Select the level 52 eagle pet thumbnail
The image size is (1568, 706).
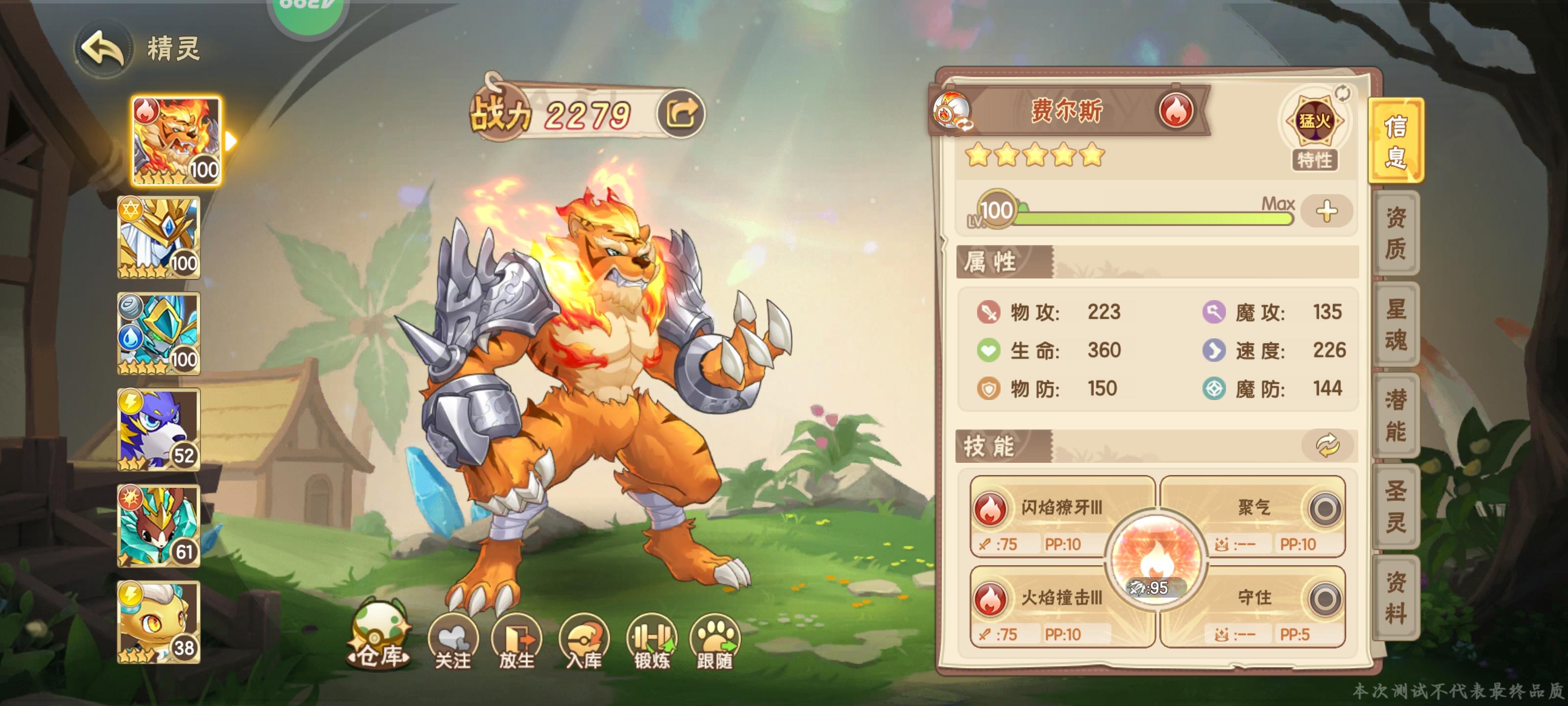tap(159, 428)
